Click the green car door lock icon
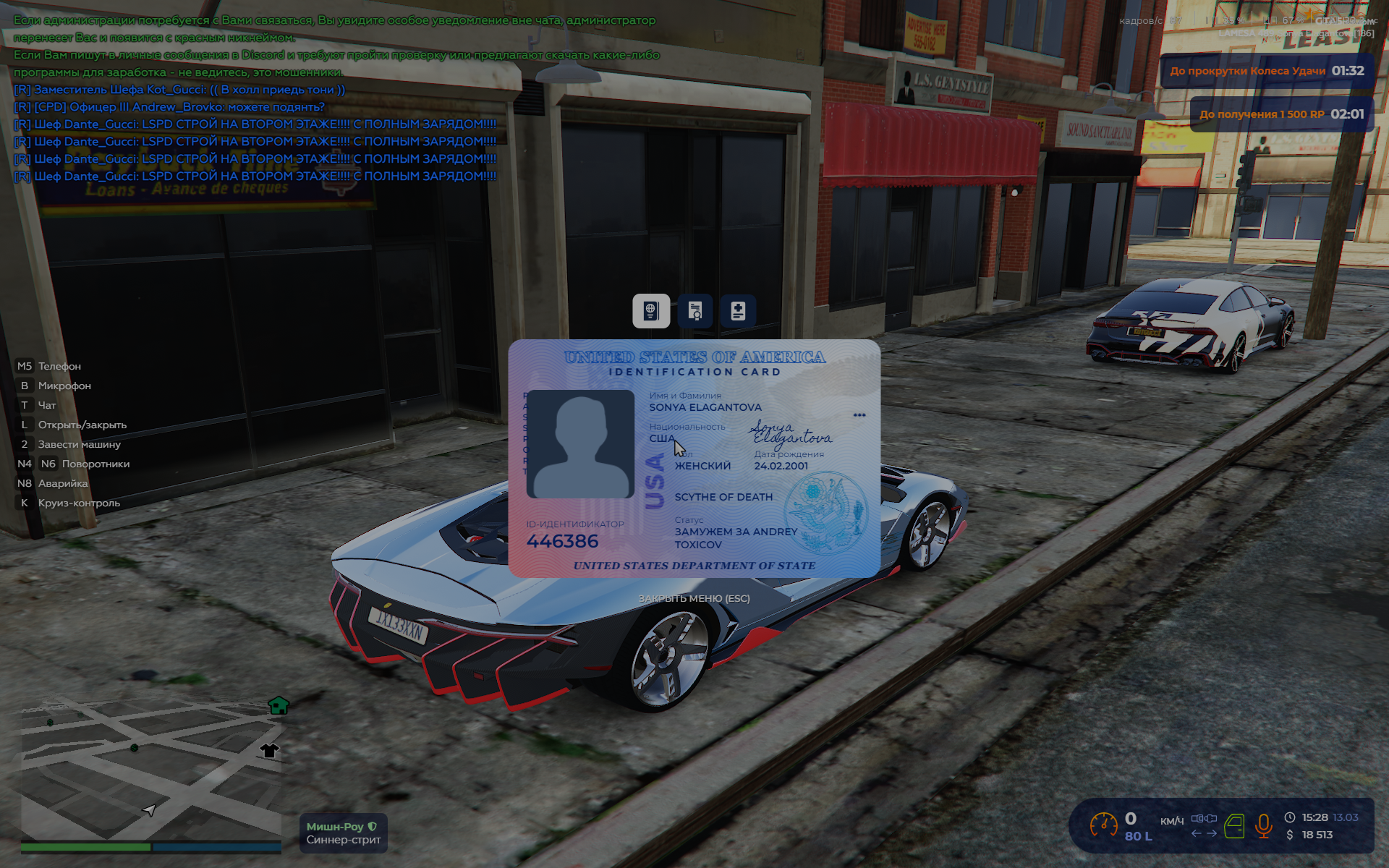 [1234, 826]
